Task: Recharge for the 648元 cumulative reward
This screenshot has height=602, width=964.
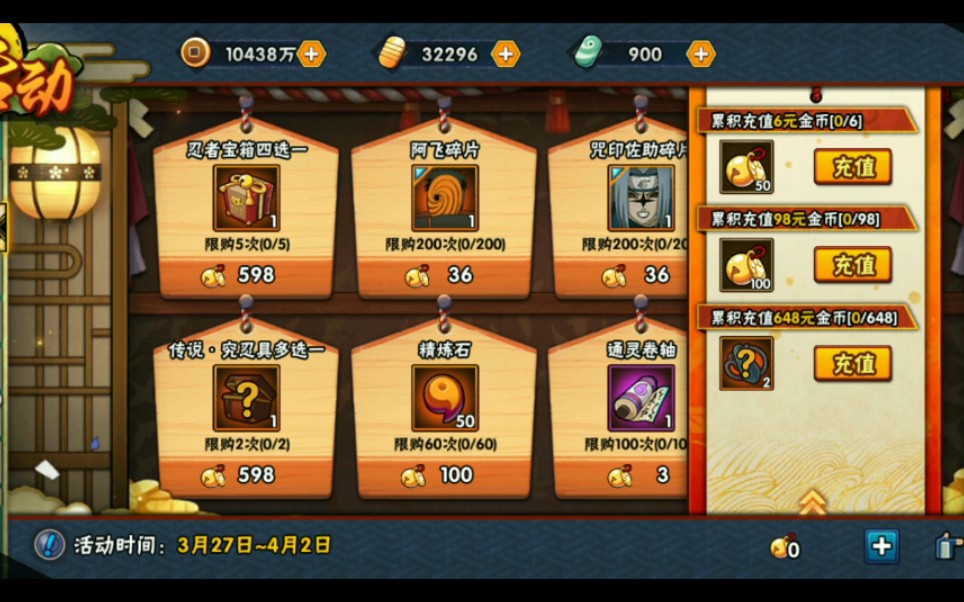Action: tap(852, 363)
